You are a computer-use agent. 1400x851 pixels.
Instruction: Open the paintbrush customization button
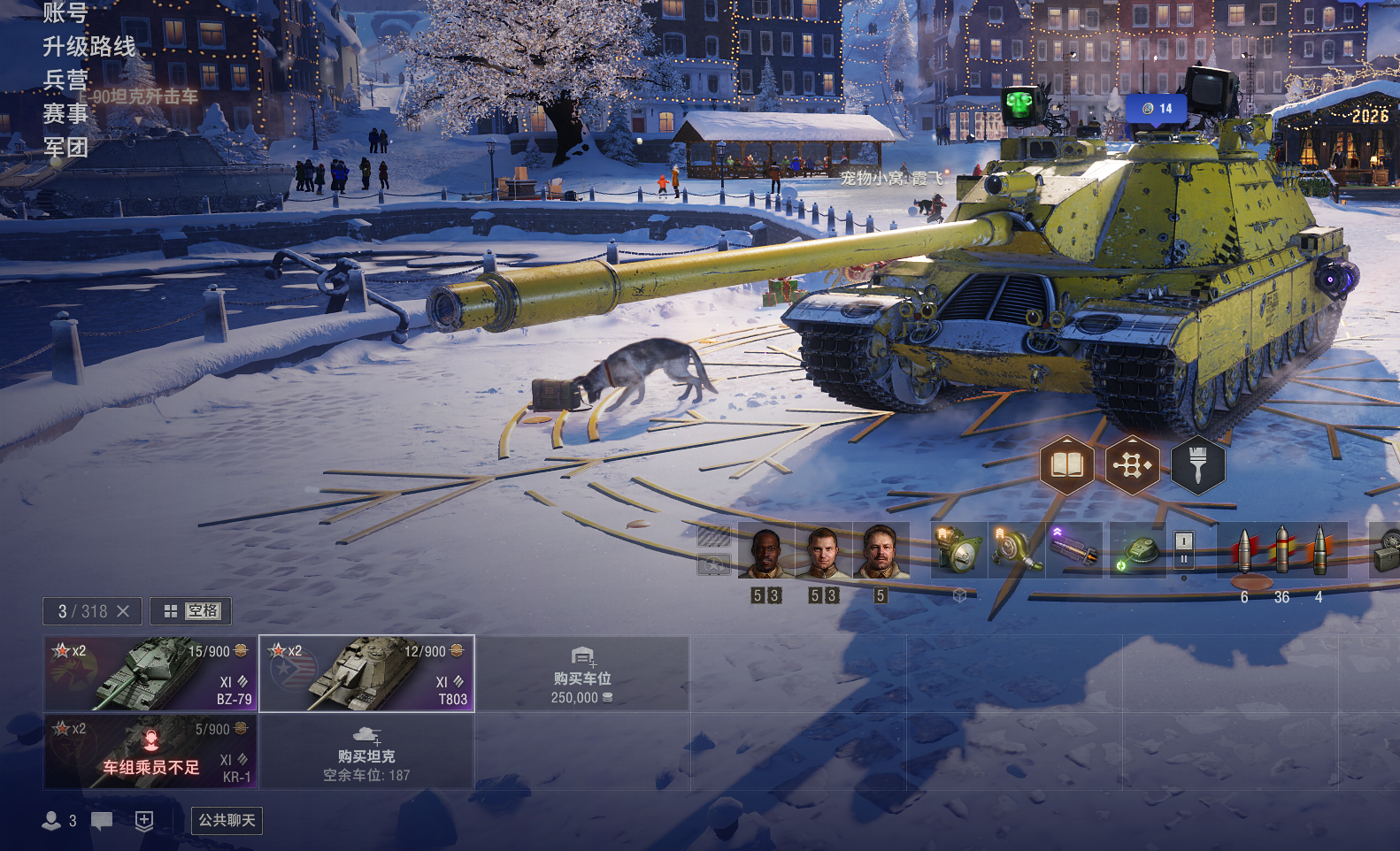1197,464
